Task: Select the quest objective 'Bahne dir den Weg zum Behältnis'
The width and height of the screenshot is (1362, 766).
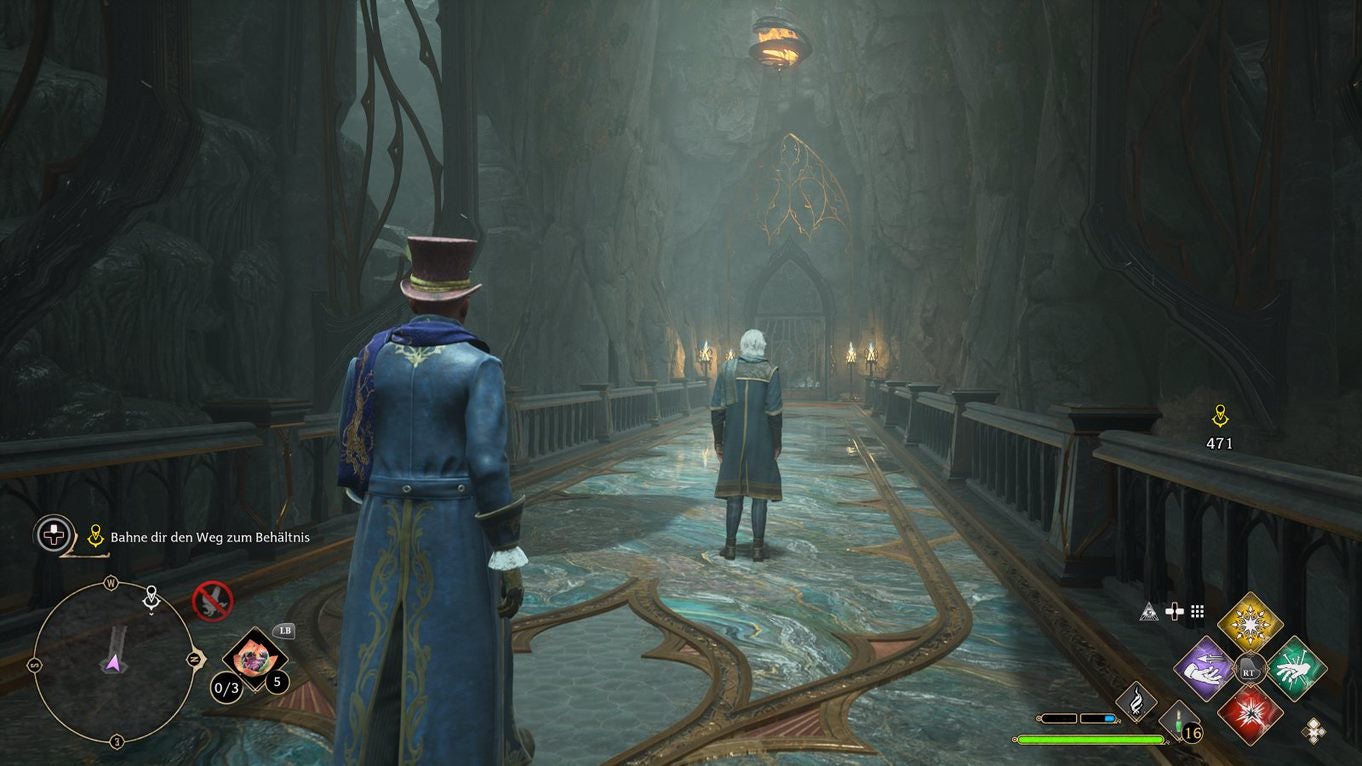Action: click(208, 536)
